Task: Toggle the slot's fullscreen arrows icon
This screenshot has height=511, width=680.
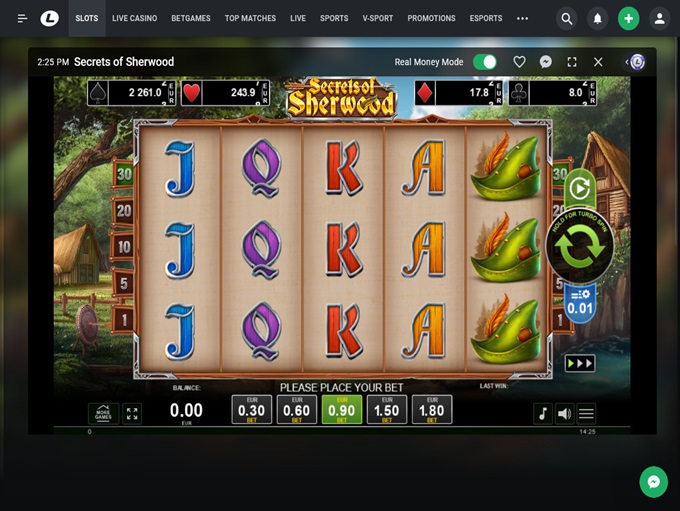Action: click(x=132, y=413)
